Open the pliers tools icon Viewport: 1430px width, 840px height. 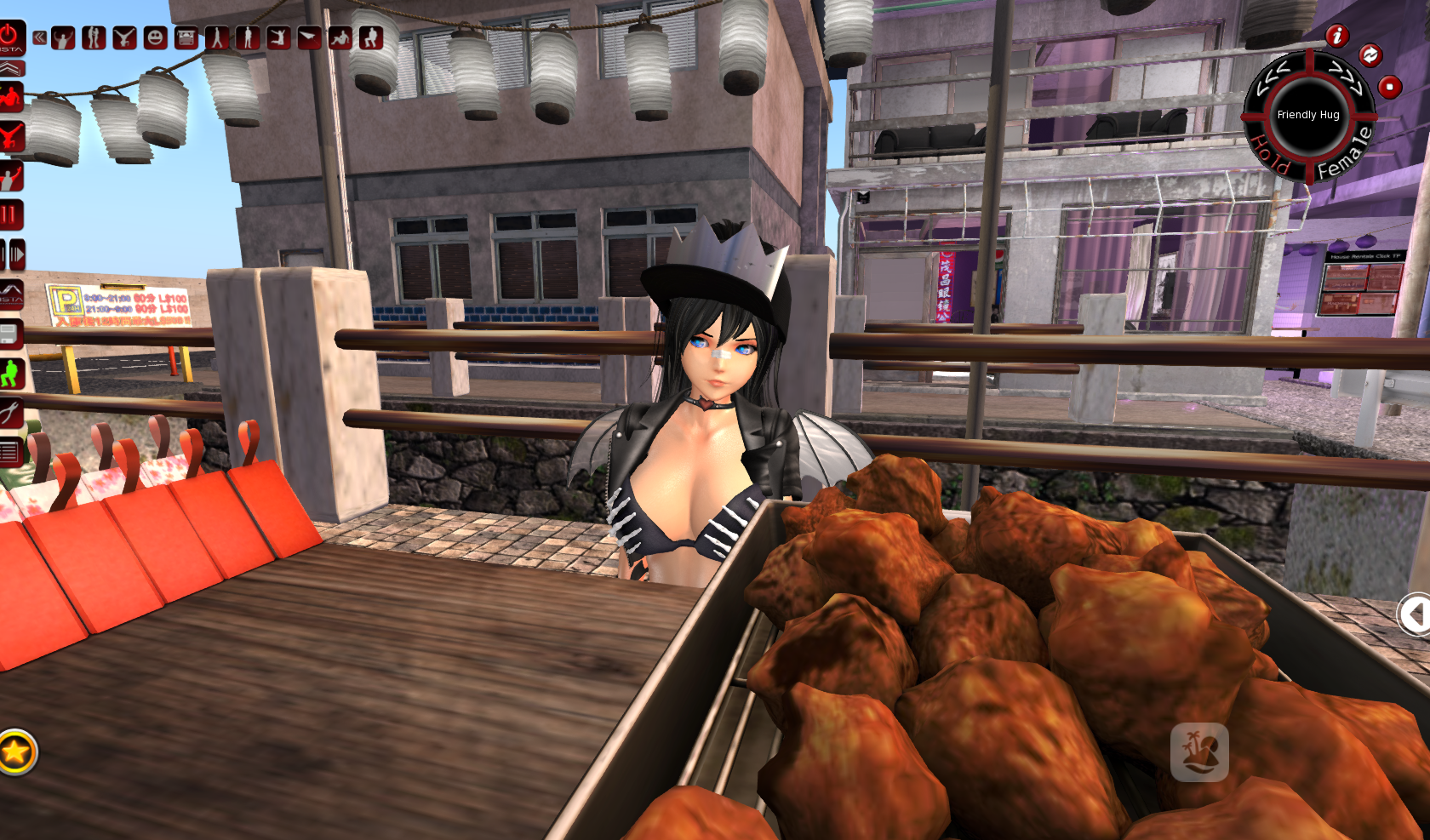click(9, 414)
